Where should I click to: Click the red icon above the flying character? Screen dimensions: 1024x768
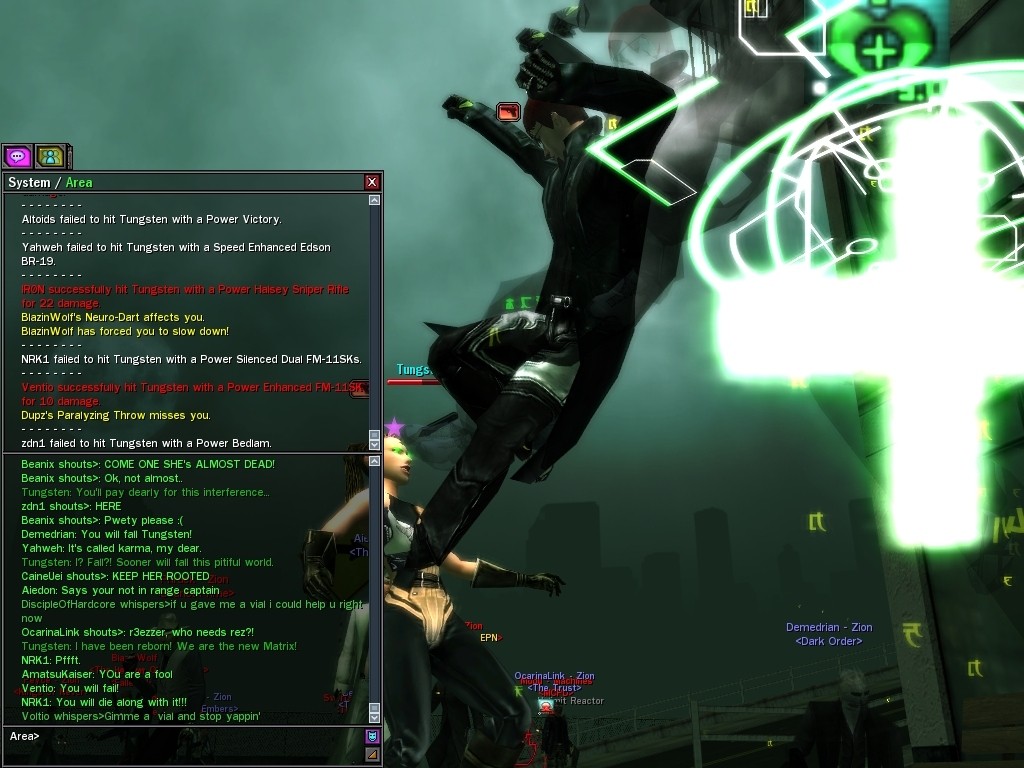pos(508,112)
